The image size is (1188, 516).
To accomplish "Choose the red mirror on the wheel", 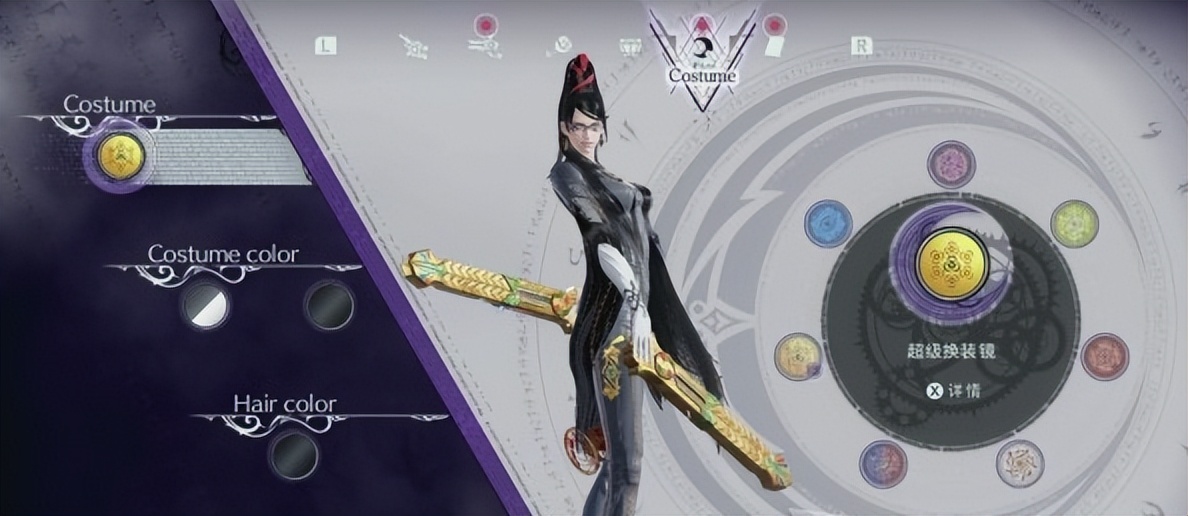I will 1104,356.
